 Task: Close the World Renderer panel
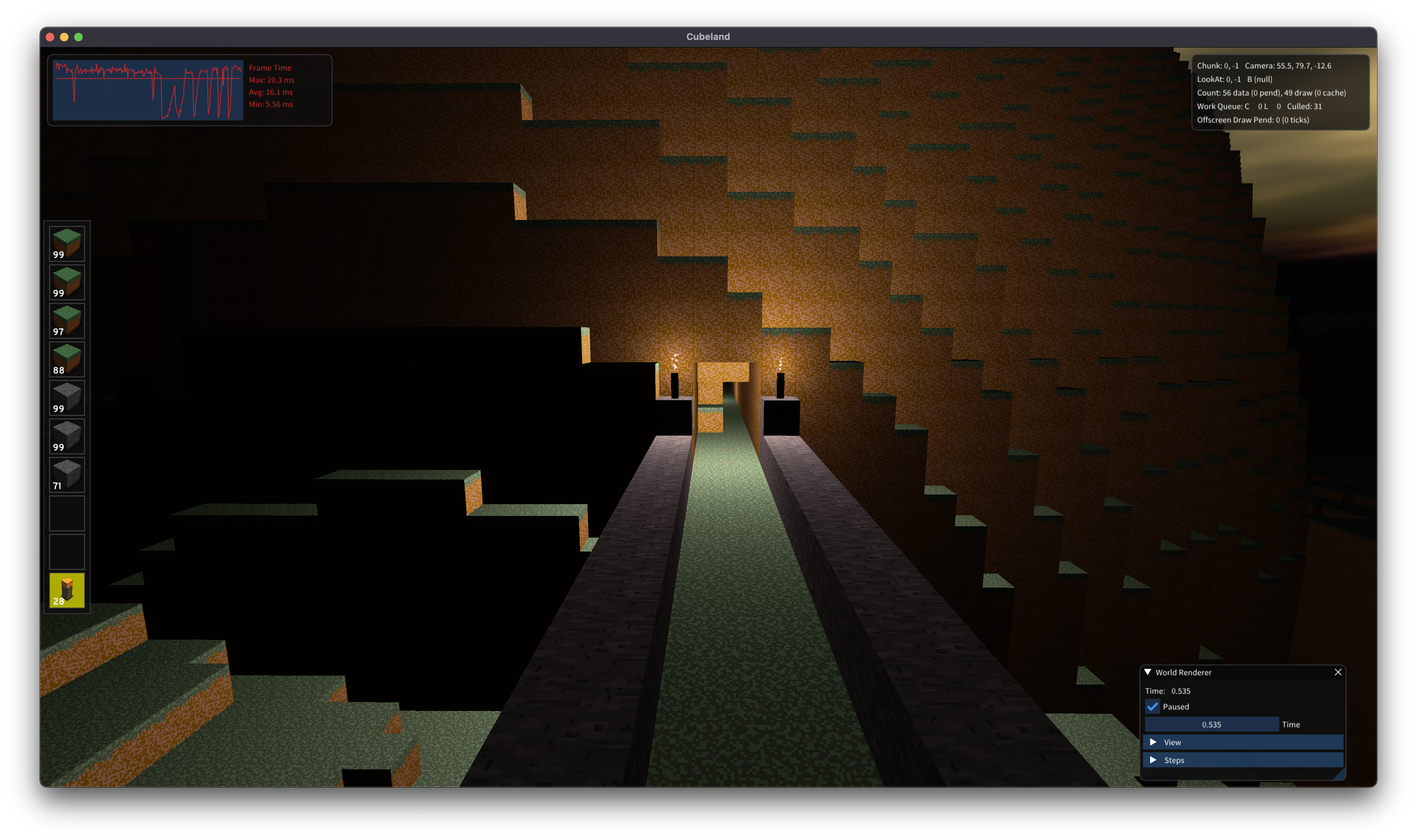point(1338,672)
